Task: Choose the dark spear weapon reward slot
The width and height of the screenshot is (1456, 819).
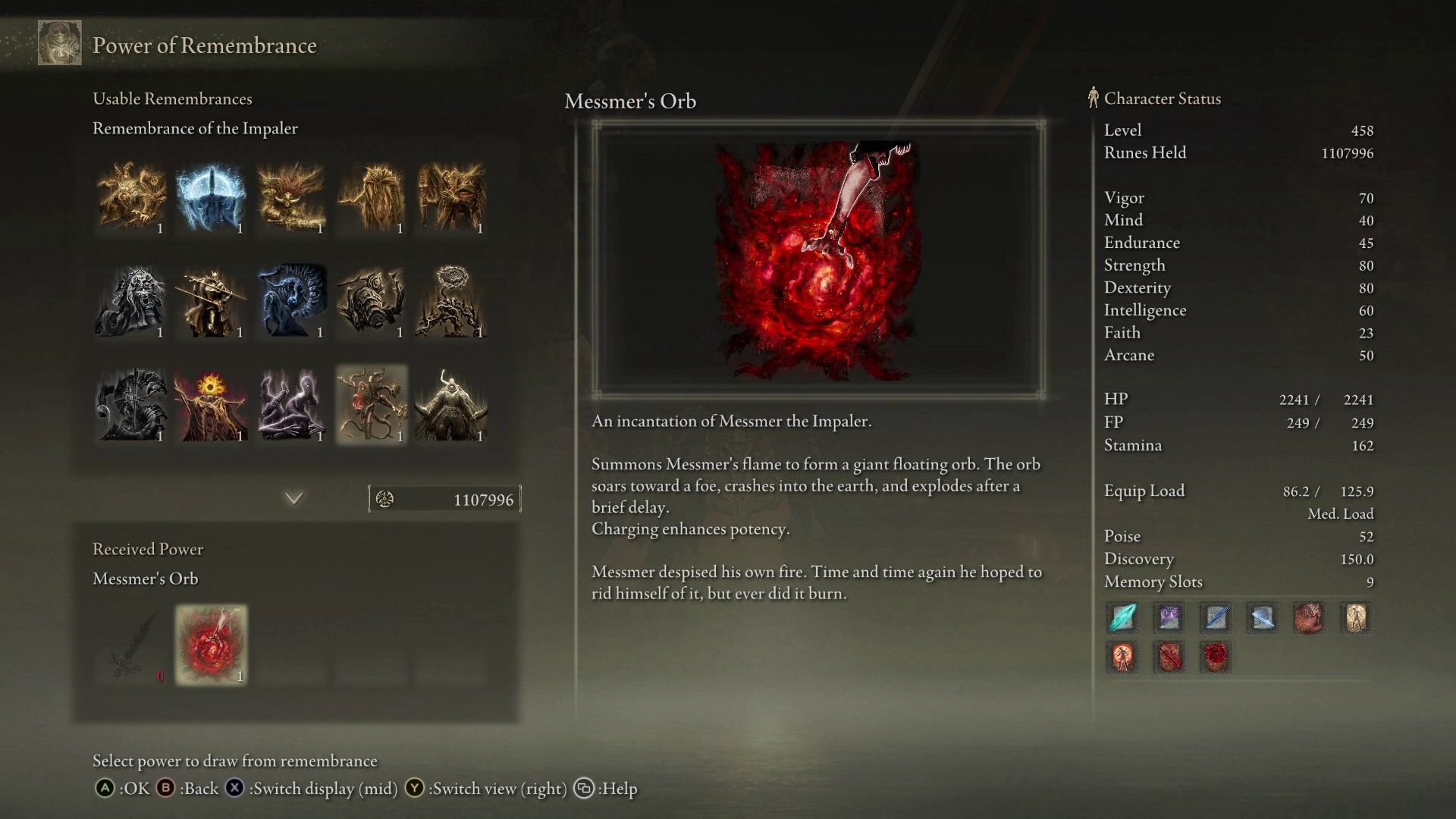Action: pyautogui.click(x=131, y=645)
